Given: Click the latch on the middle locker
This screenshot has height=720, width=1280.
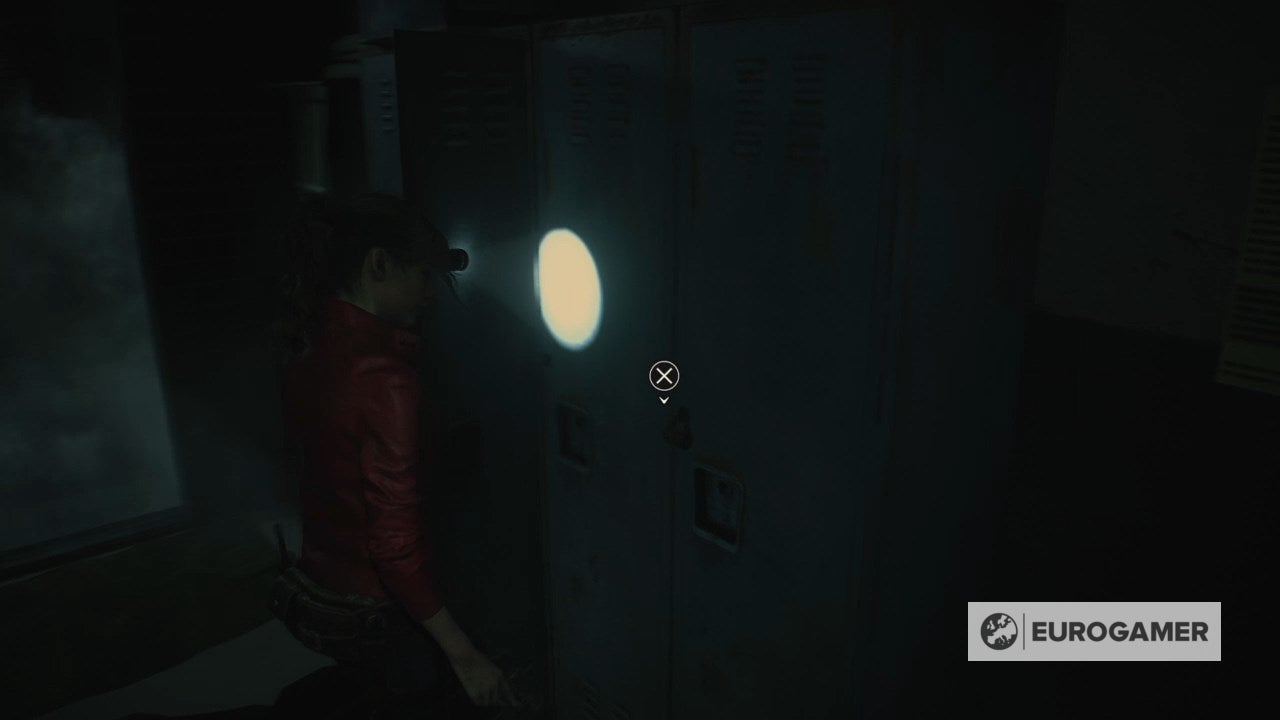Looking at the screenshot, I should [x=575, y=432].
